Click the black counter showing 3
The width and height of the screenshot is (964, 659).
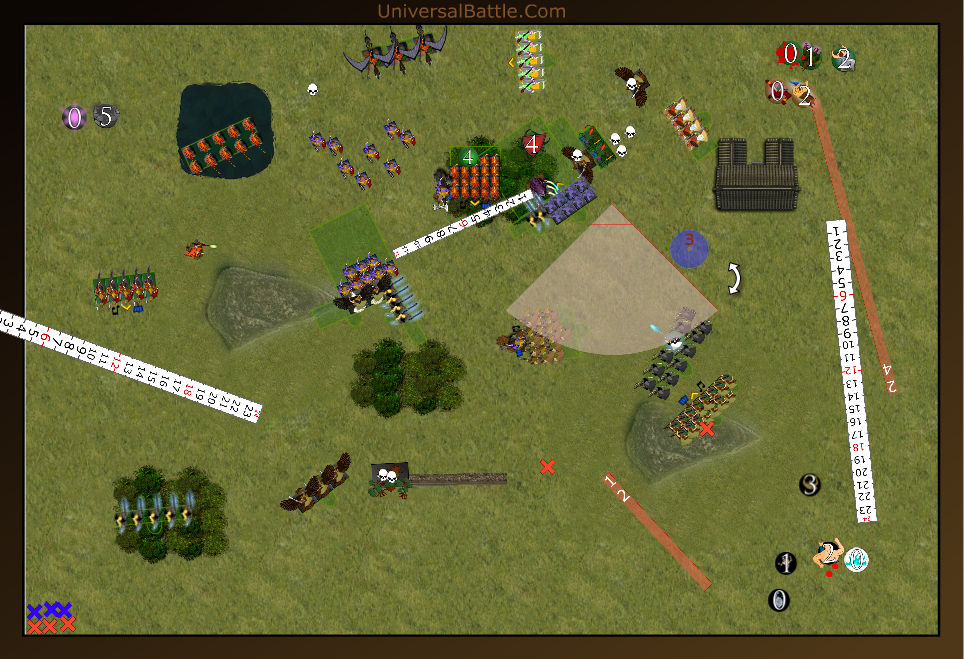810,485
